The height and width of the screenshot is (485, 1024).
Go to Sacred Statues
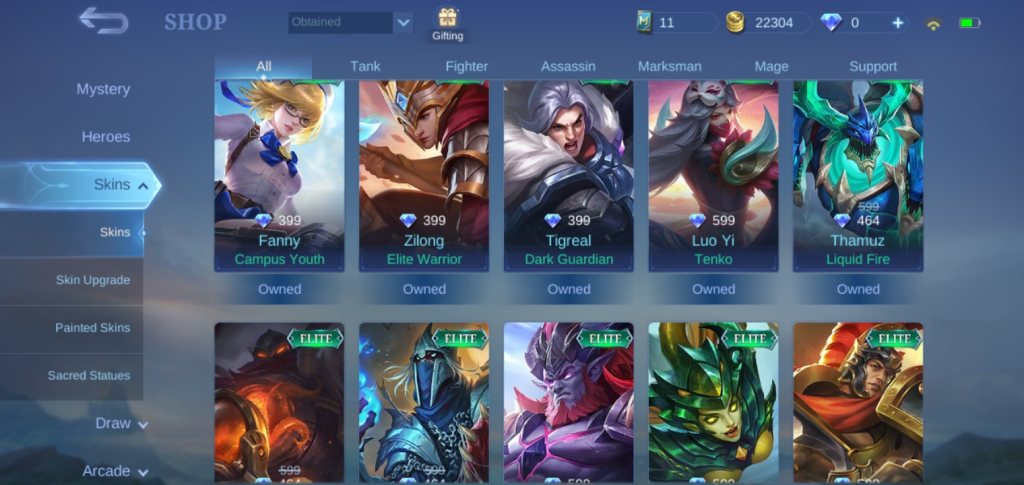click(x=88, y=376)
